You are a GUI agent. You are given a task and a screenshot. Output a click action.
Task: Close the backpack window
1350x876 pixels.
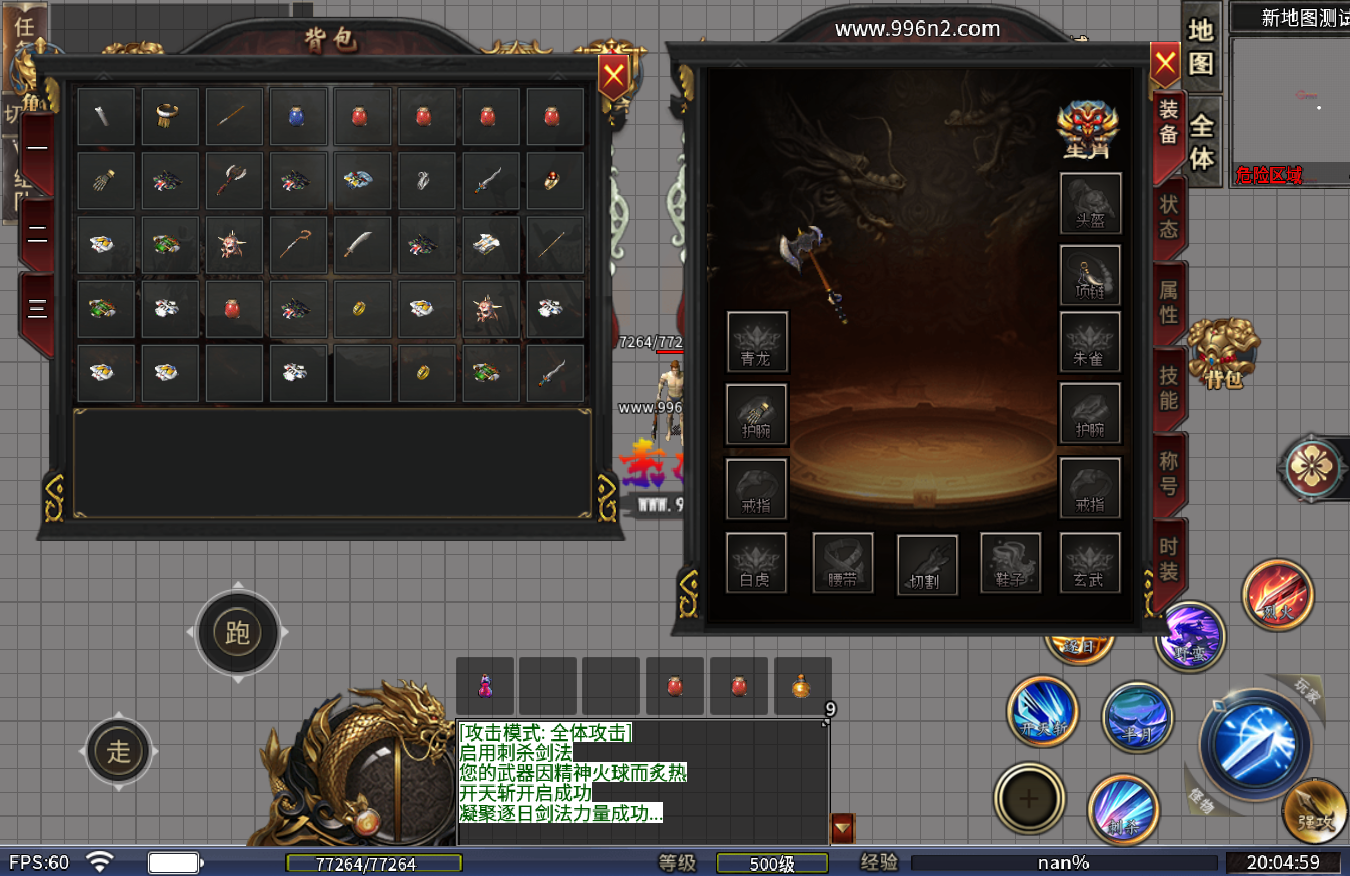click(x=613, y=74)
